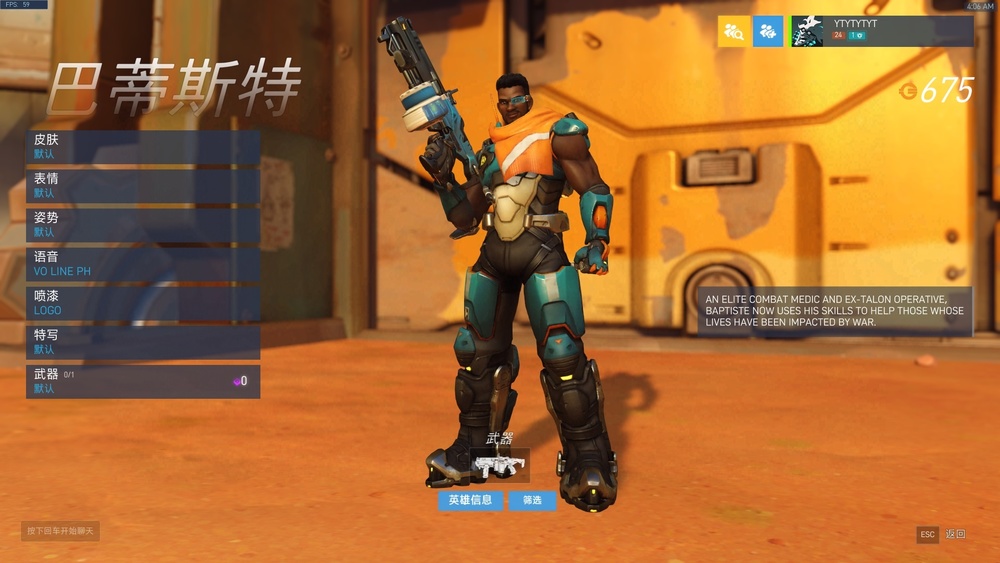Click the 英雄信息 hero info button

(470, 500)
